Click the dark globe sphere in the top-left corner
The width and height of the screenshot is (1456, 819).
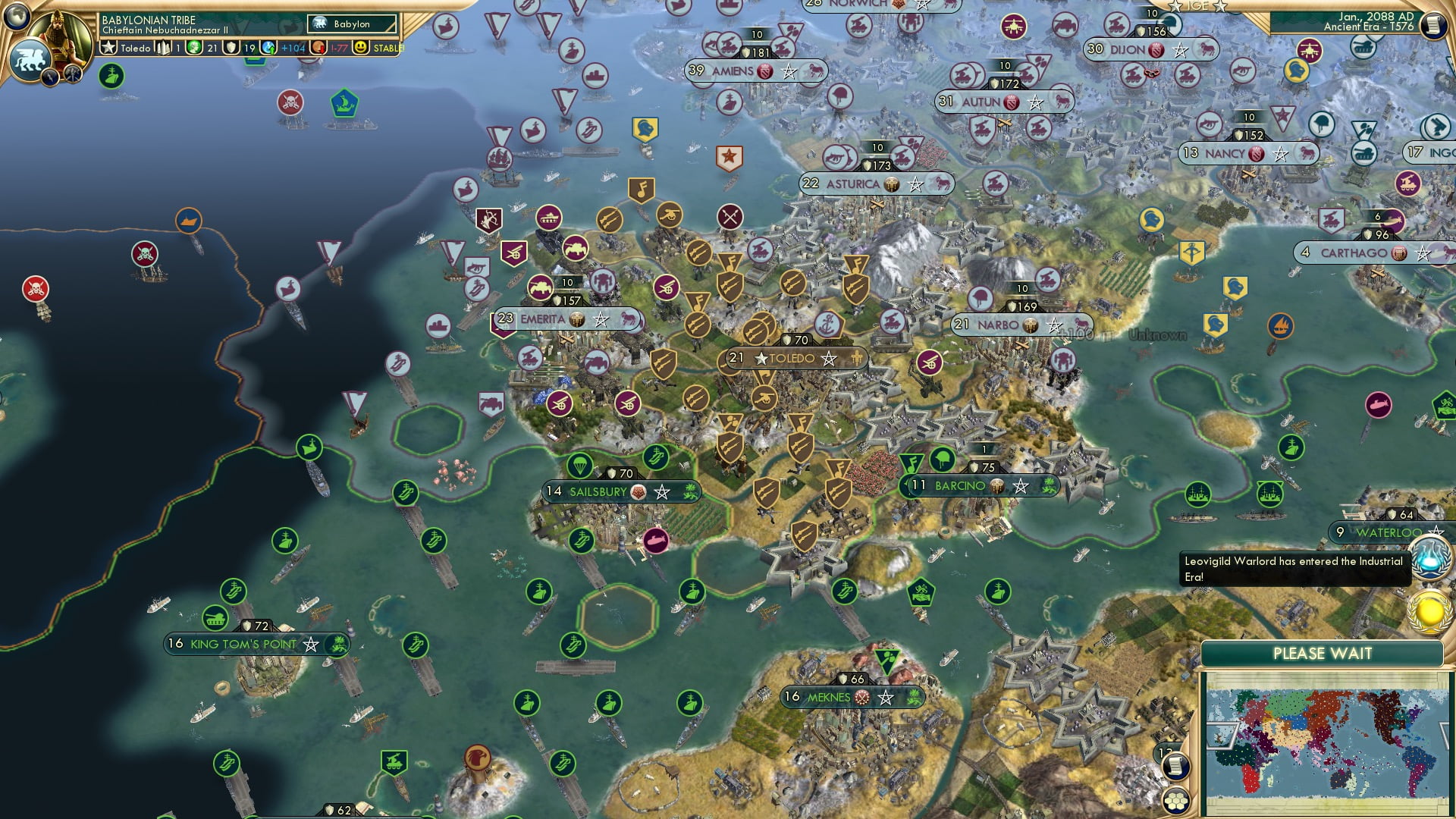[x=15, y=17]
